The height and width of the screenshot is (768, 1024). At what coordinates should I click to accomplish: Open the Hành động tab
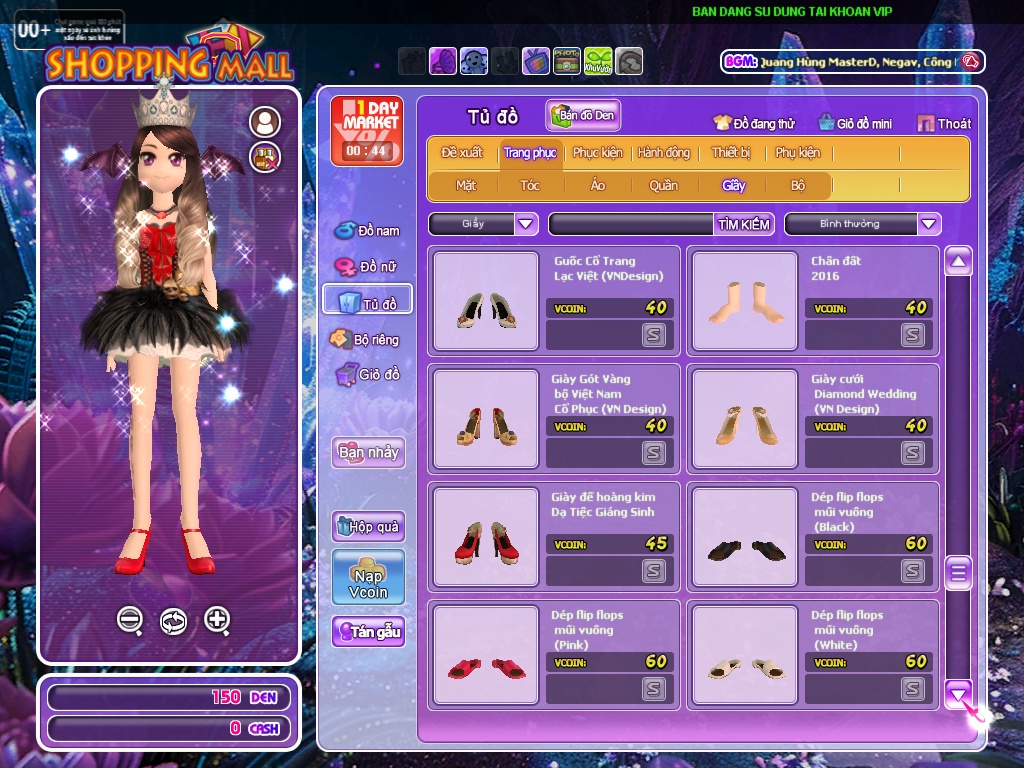[664, 153]
